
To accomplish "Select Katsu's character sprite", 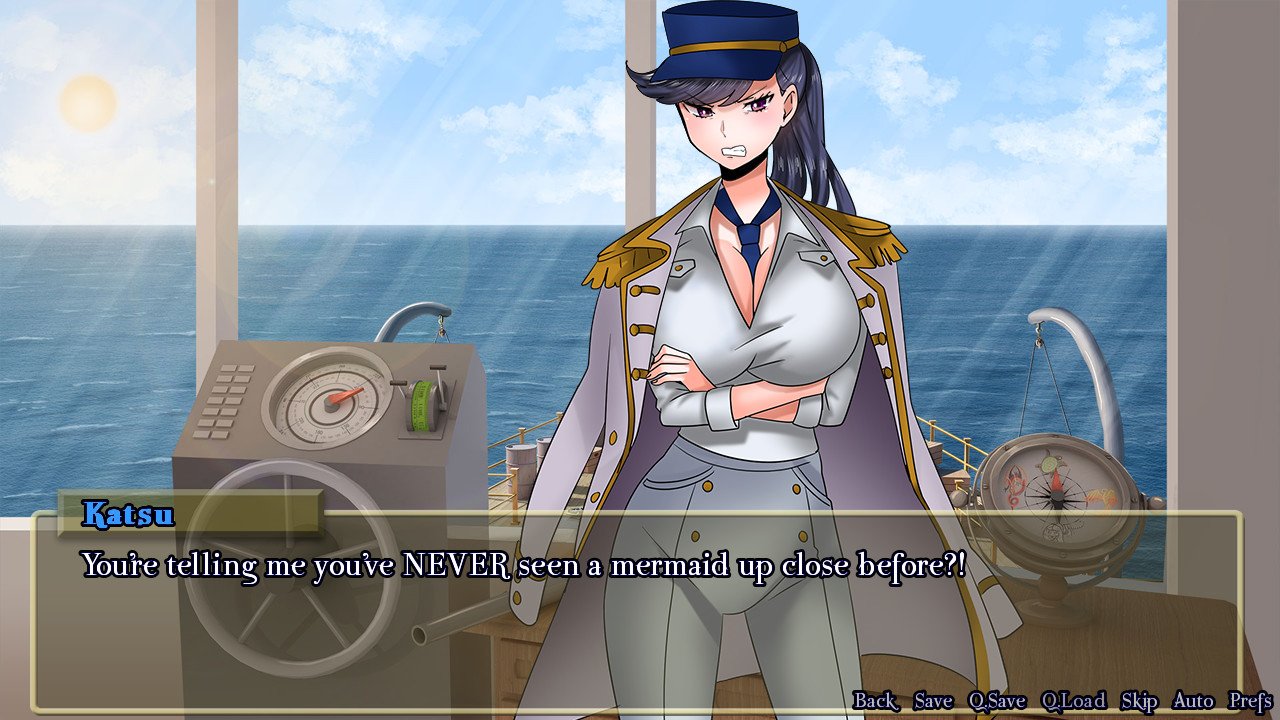I will tap(750, 300).
